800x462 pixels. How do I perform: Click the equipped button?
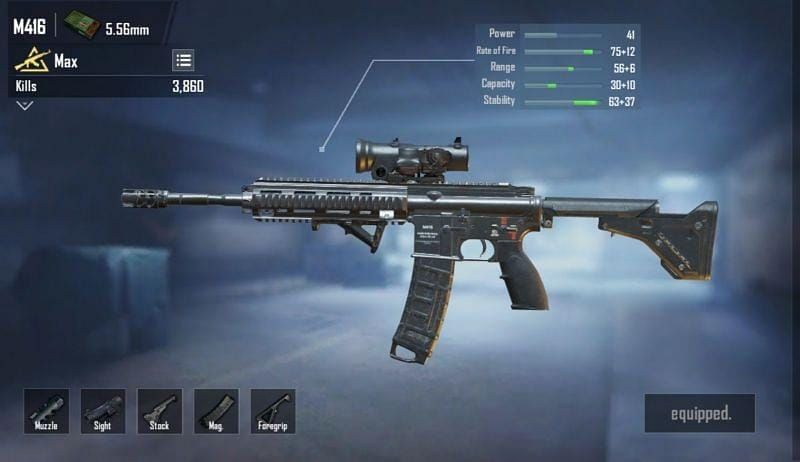point(699,413)
